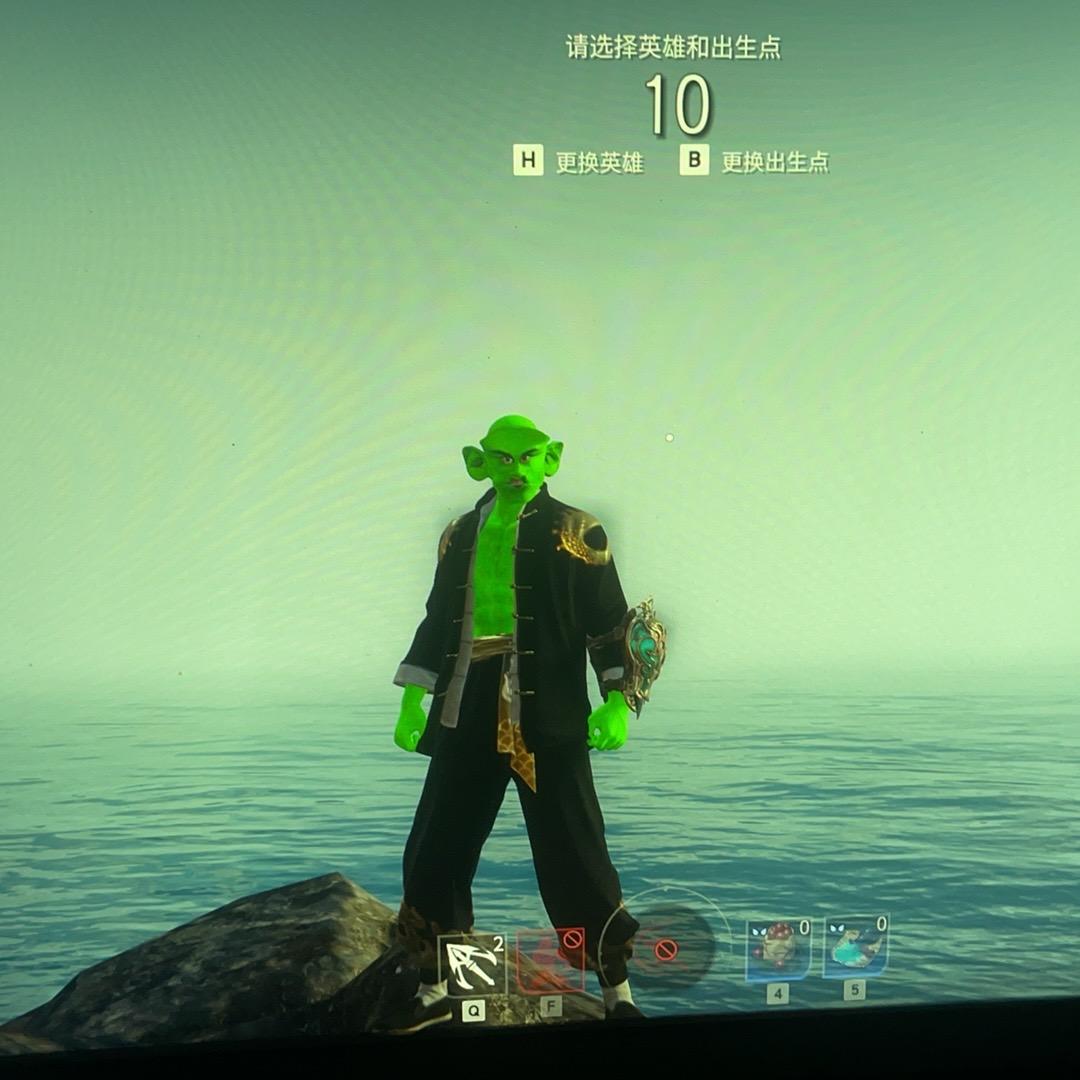Use the teal potion flask item

click(x=855, y=946)
